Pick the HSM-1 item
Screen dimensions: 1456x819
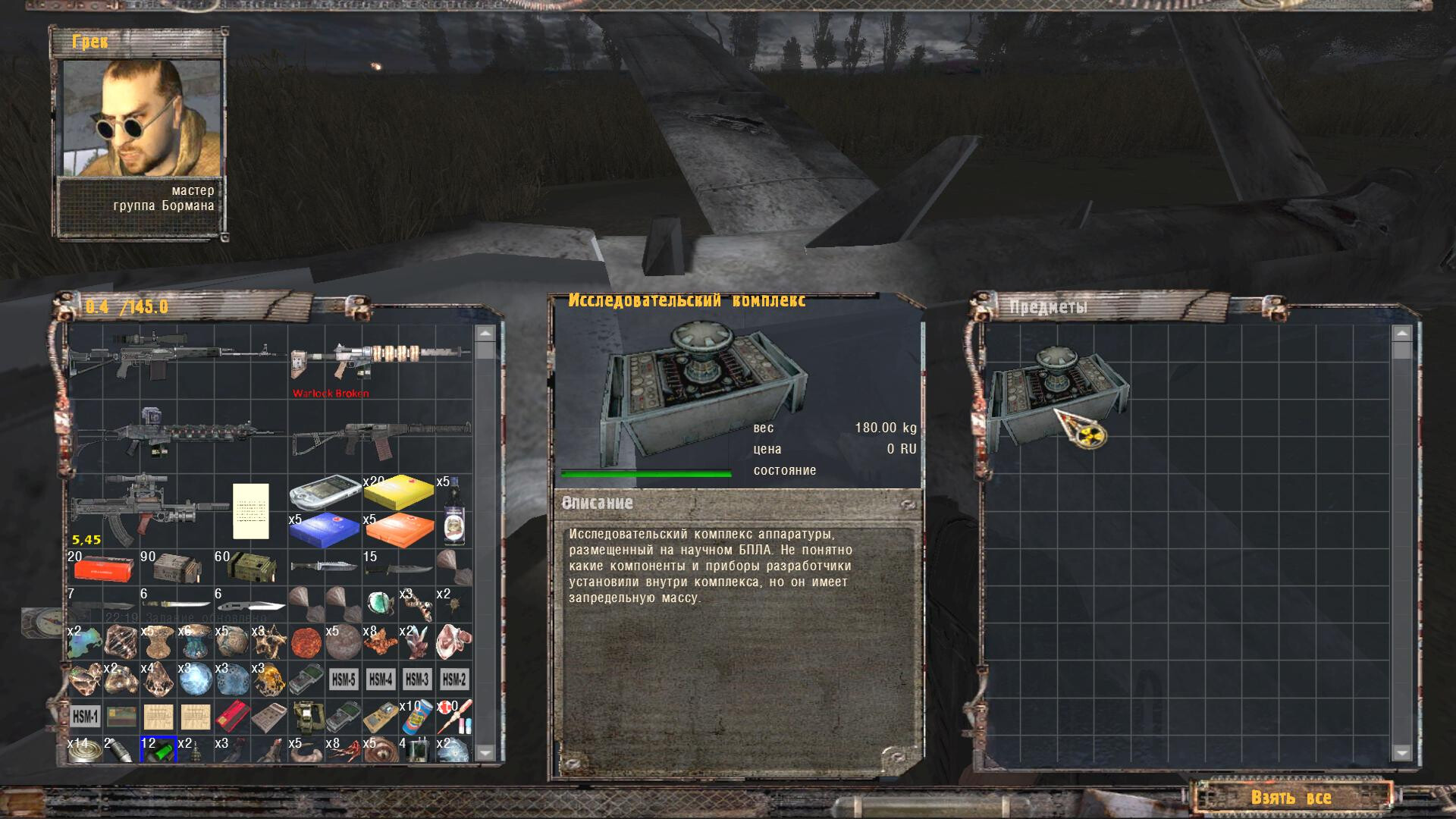85,716
